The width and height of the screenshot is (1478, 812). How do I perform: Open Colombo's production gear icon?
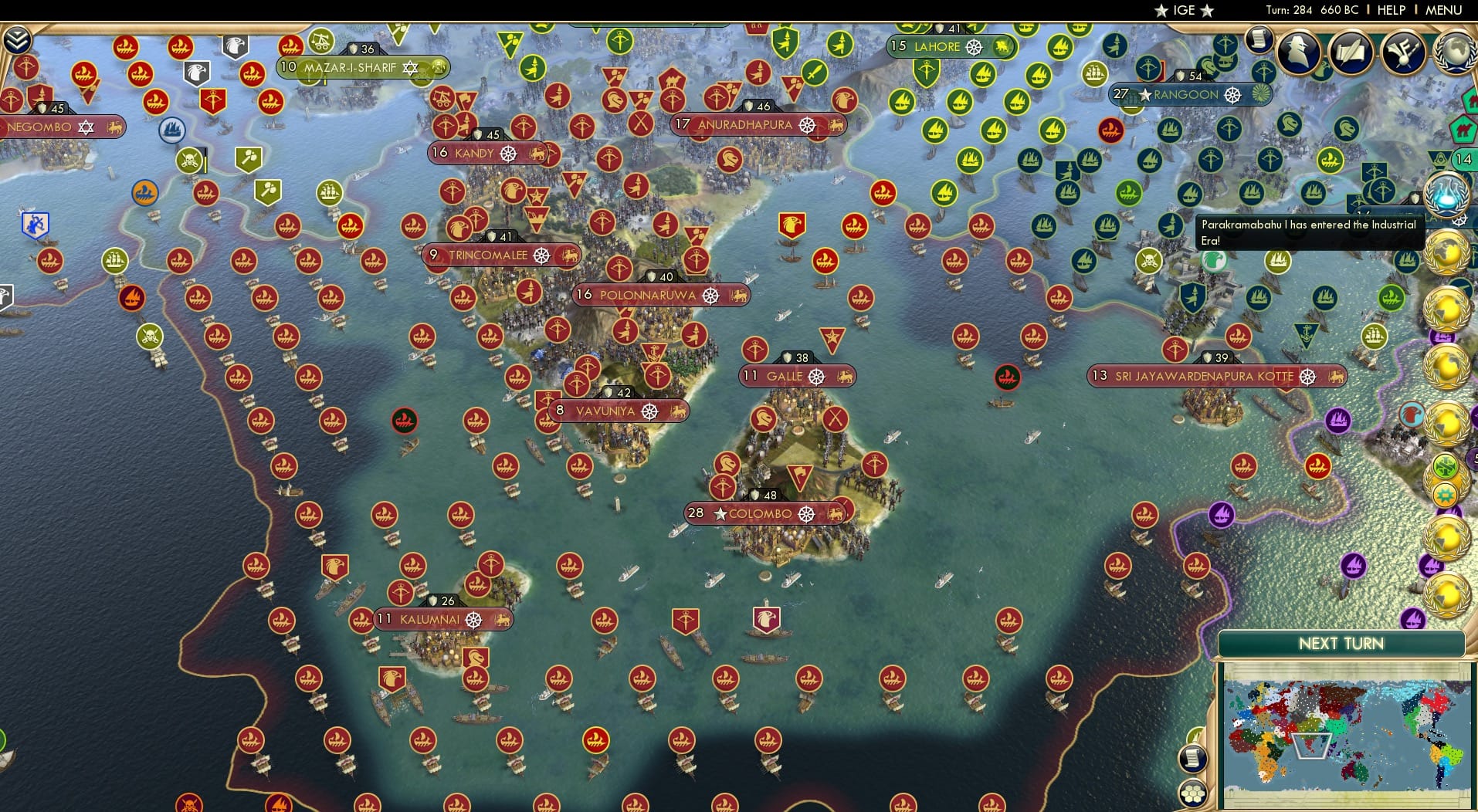(x=808, y=513)
